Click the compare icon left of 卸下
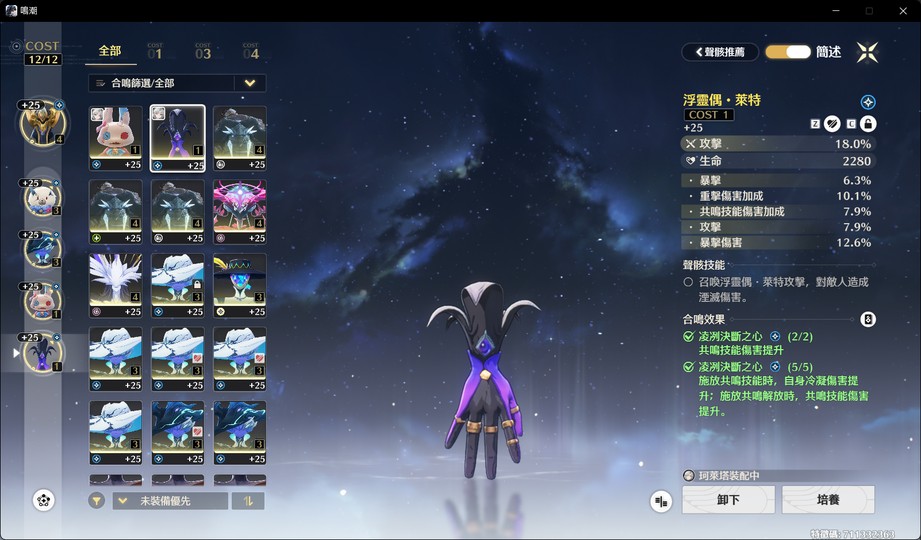 (661, 501)
